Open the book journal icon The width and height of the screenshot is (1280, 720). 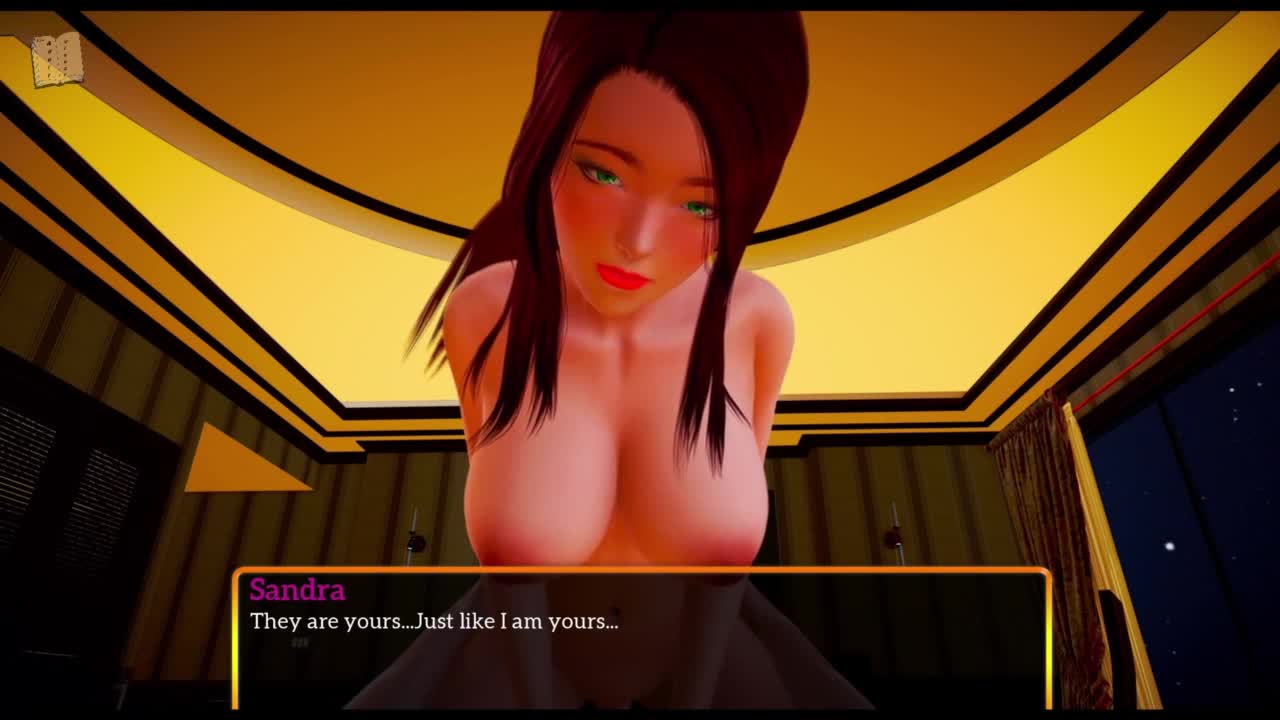pyautogui.click(x=56, y=60)
